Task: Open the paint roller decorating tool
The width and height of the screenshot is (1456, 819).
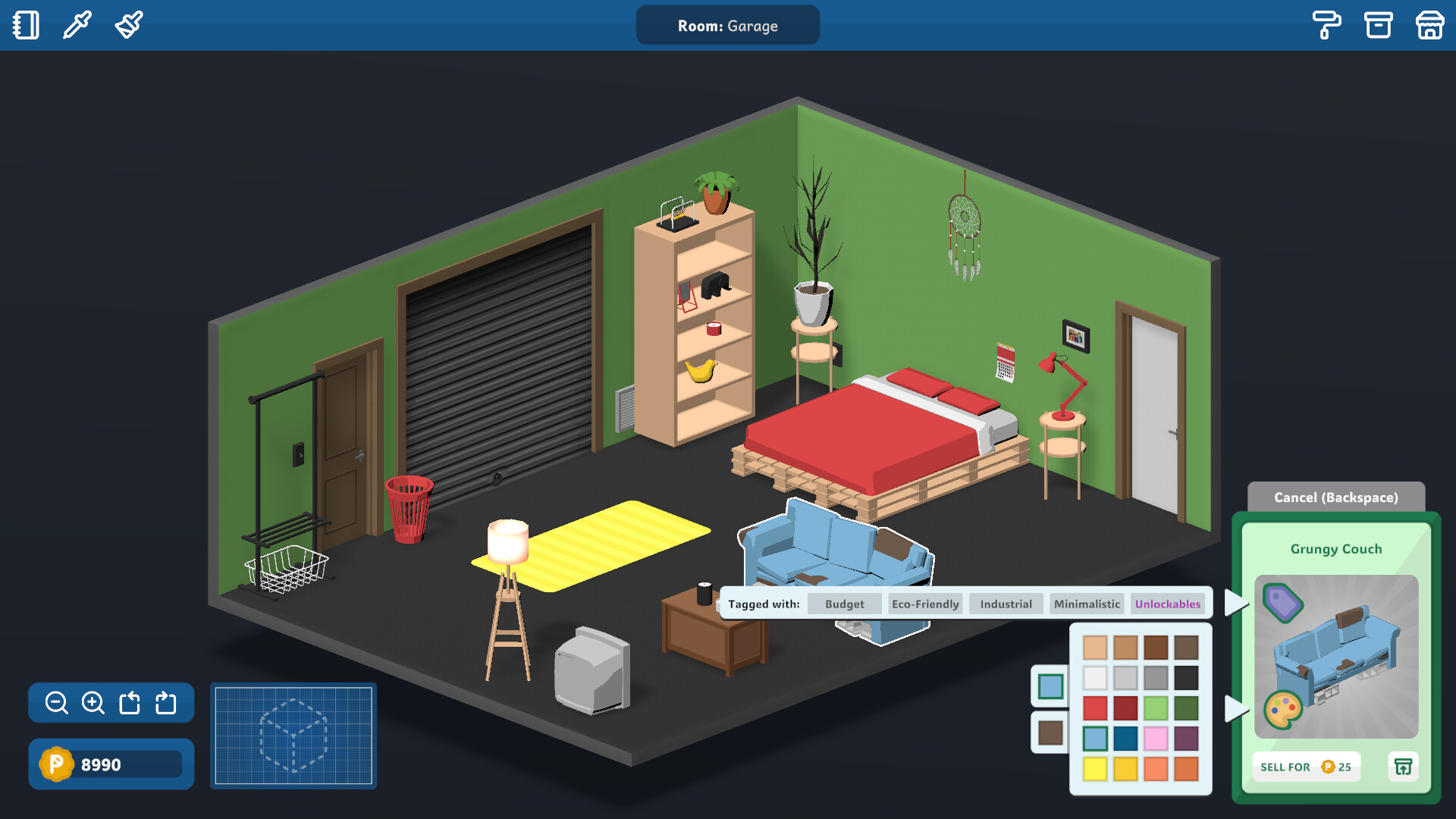Action: (x=1327, y=24)
